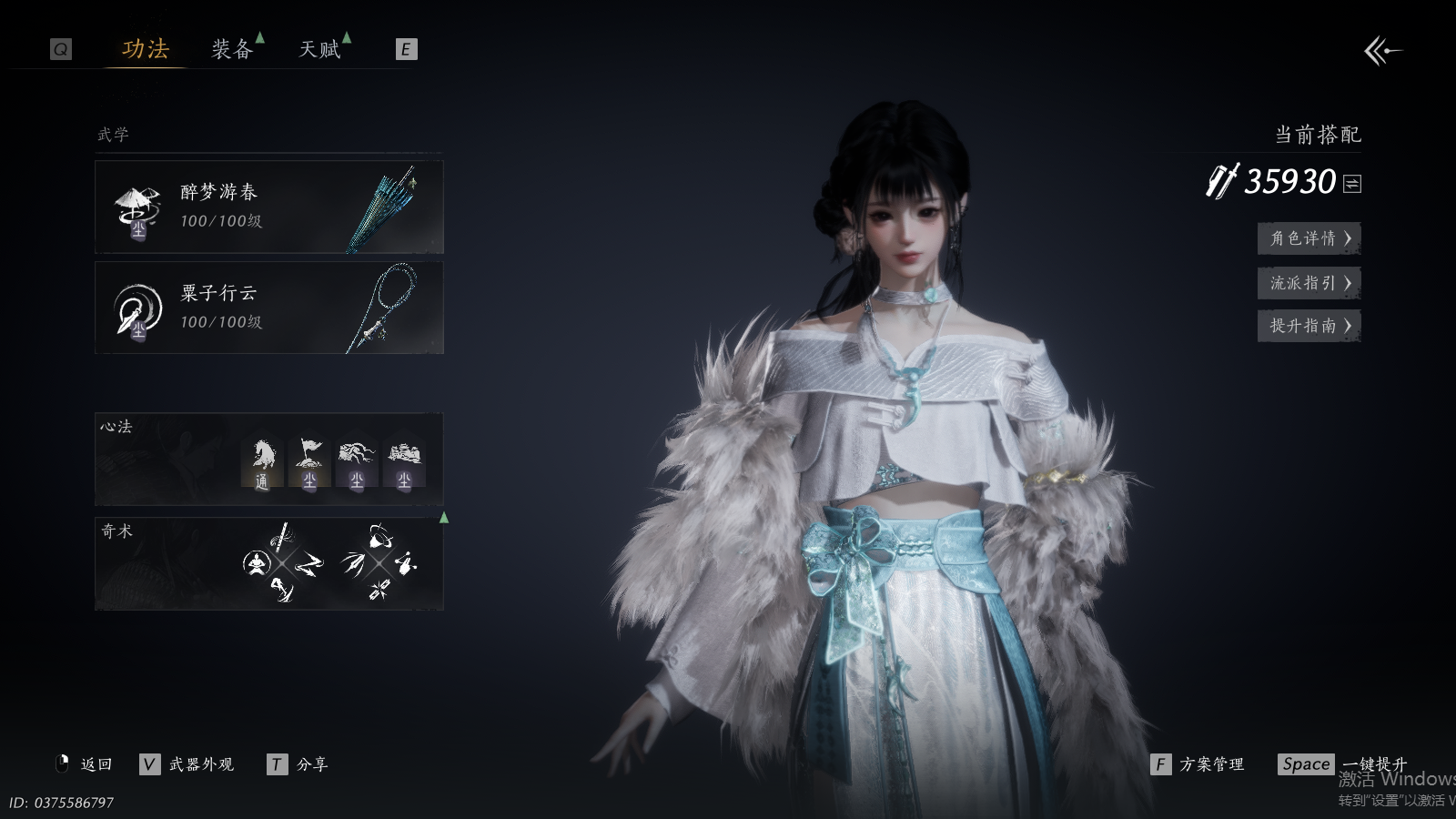The image size is (1456, 819).
Task: Open the 提升指南 upgrade guide
Action: (x=1309, y=326)
